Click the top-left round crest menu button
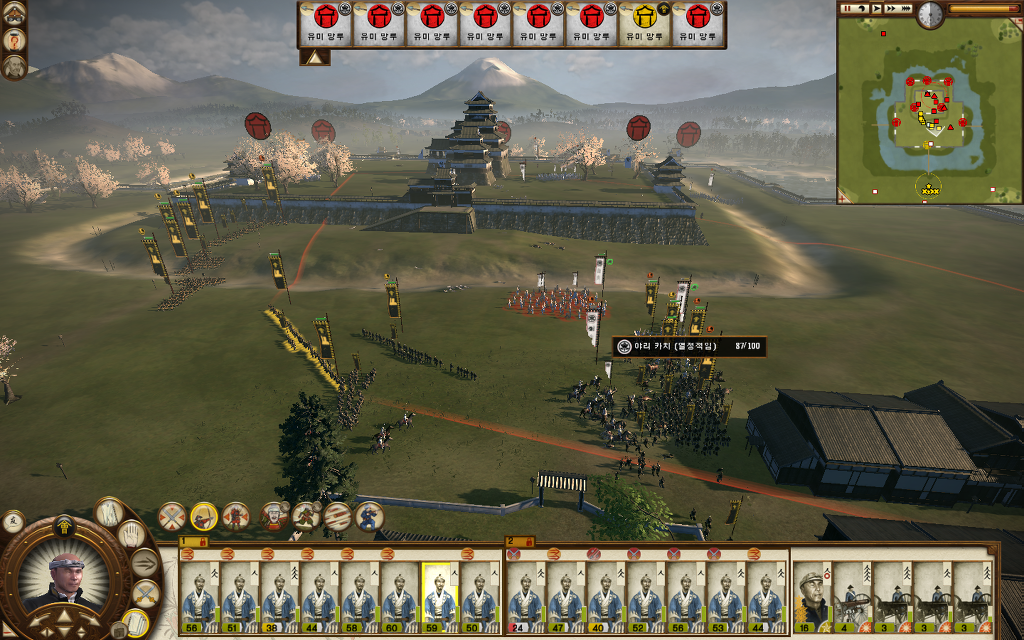 click(x=15, y=13)
